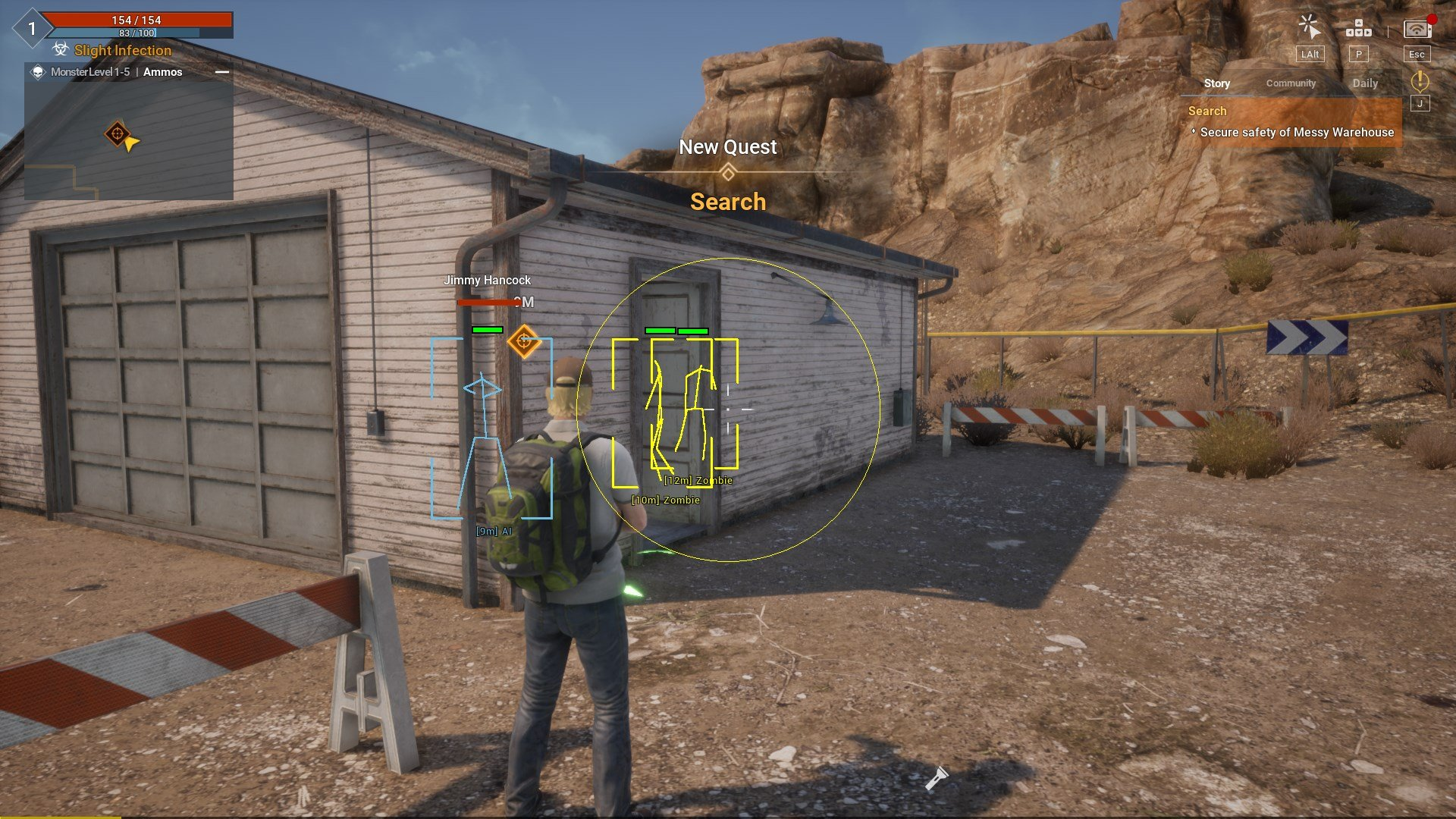Minimize the minimap with the dash button
1456x819 pixels.
222,72
